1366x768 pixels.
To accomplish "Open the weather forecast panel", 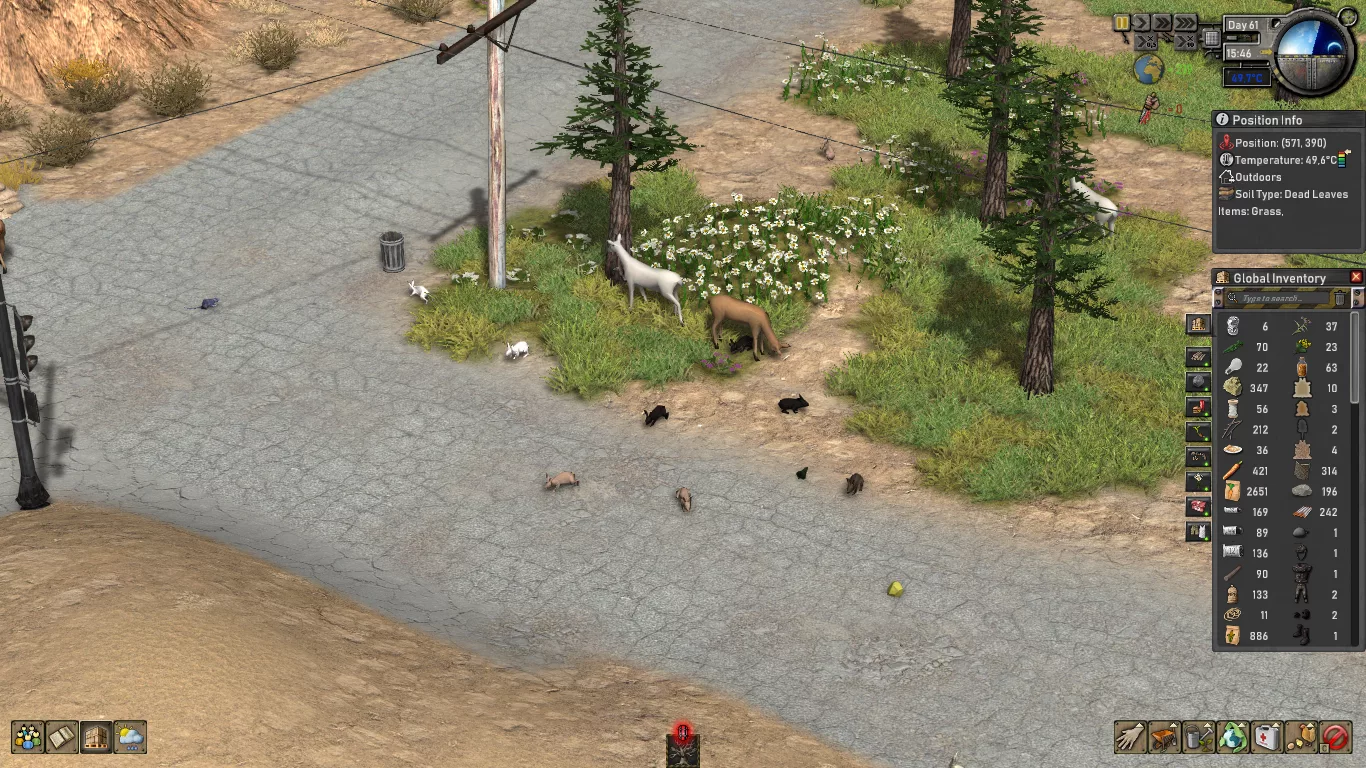I will pyautogui.click(x=130, y=737).
